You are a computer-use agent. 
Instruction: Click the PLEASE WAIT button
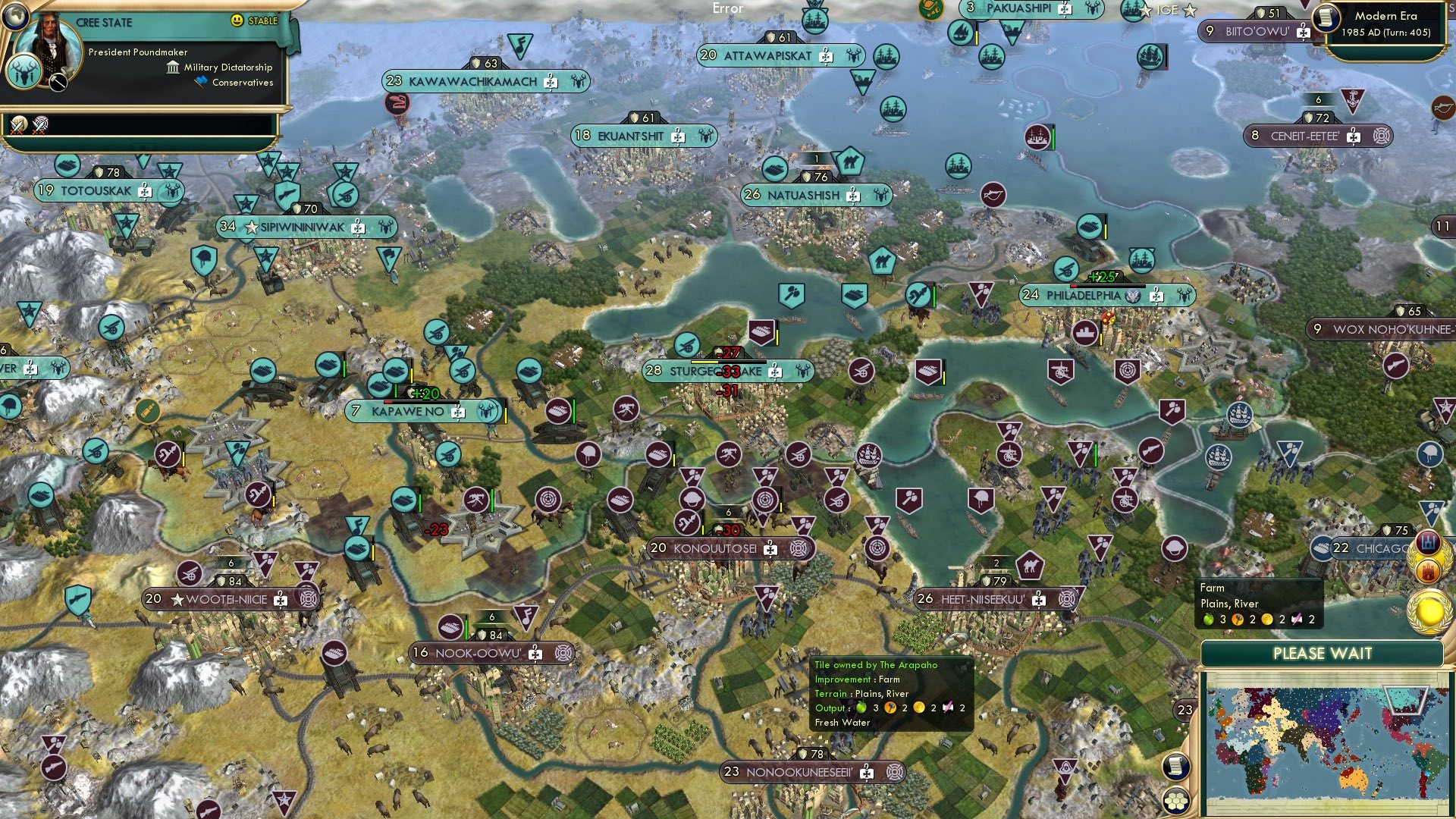[1324, 653]
